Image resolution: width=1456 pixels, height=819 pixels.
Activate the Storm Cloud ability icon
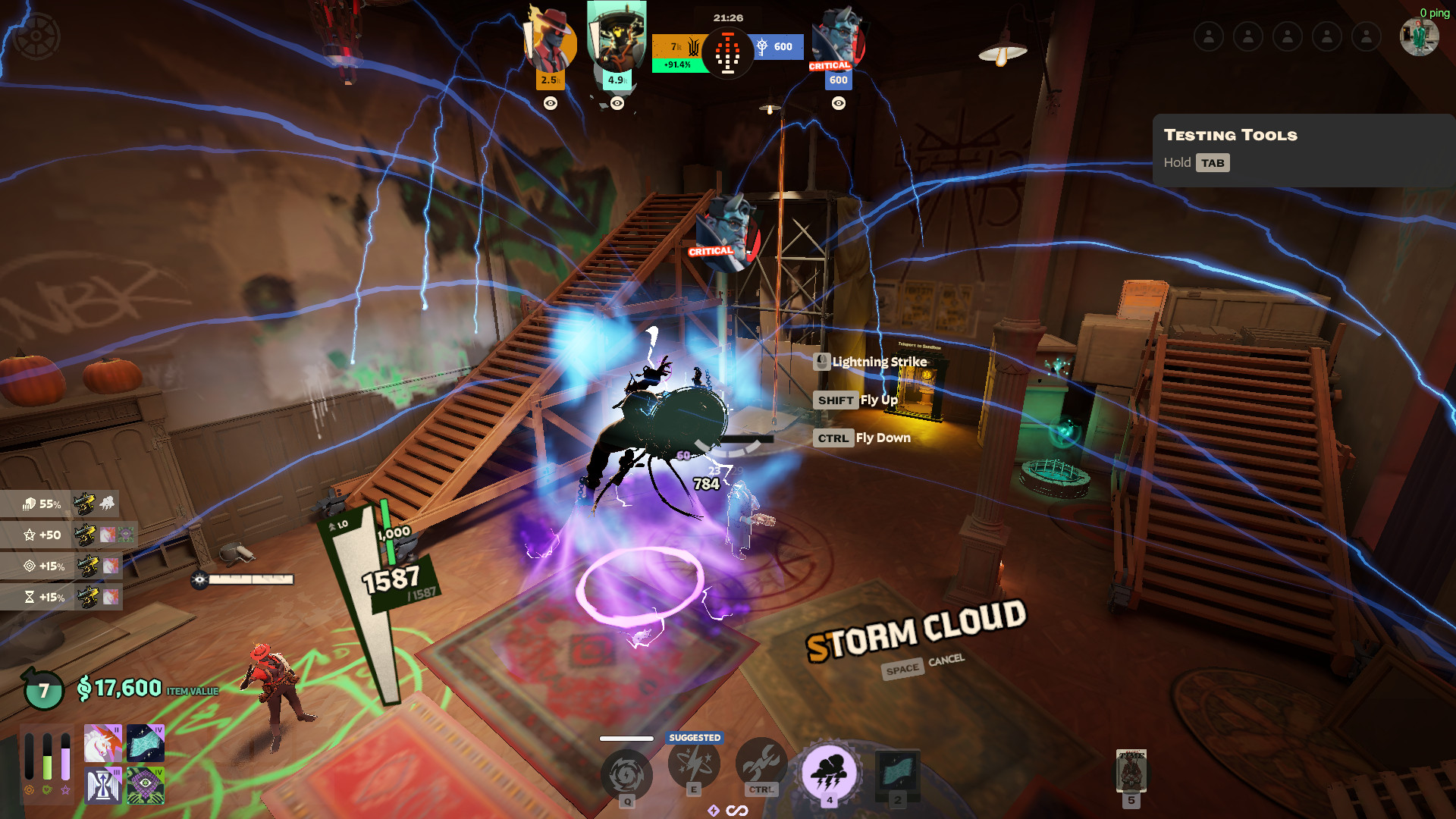pyautogui.click(x=829, y=773)
